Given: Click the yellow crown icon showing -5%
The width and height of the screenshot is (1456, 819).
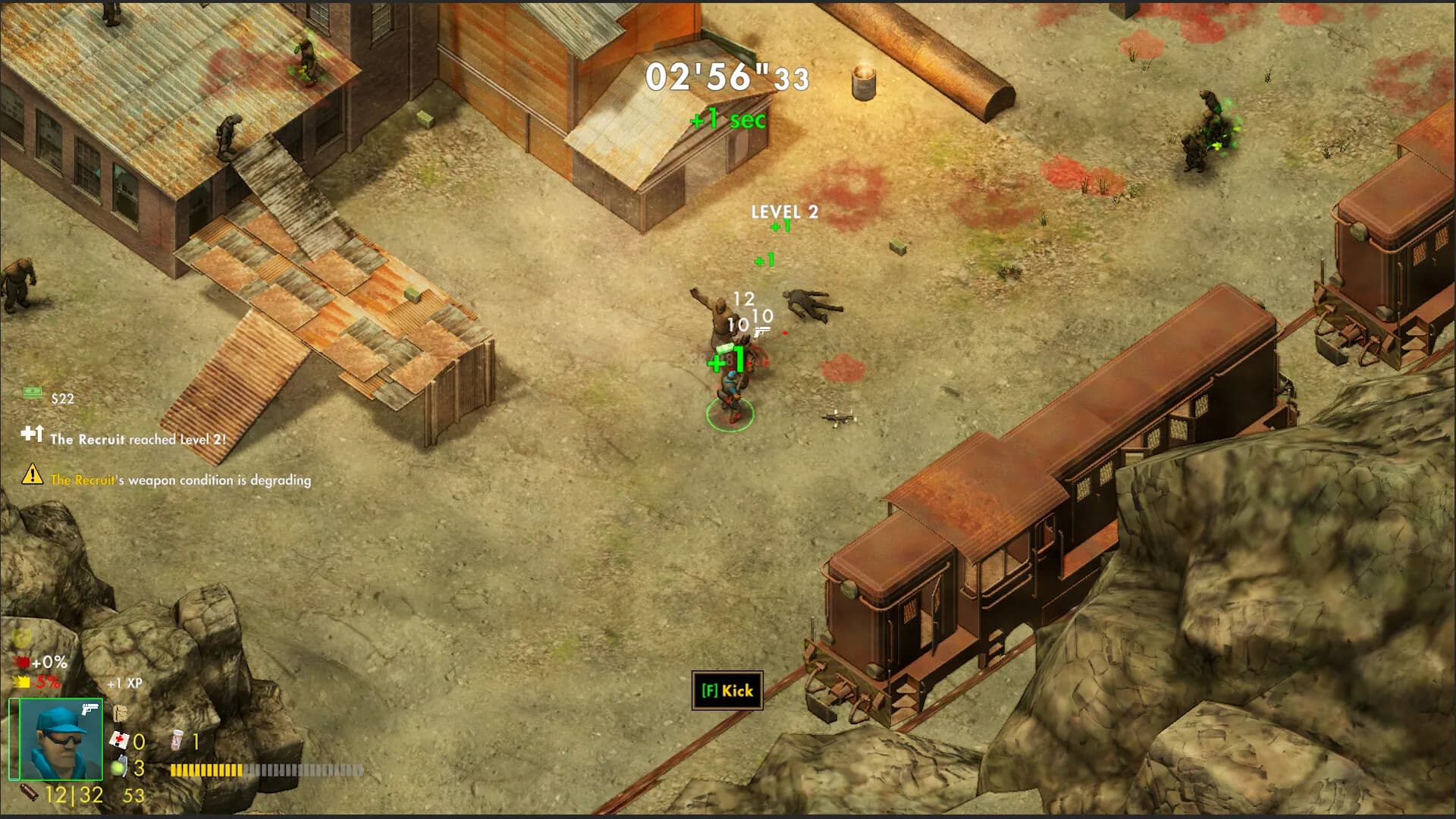Looking at the screenshot, I should click(x=20, y=682).
